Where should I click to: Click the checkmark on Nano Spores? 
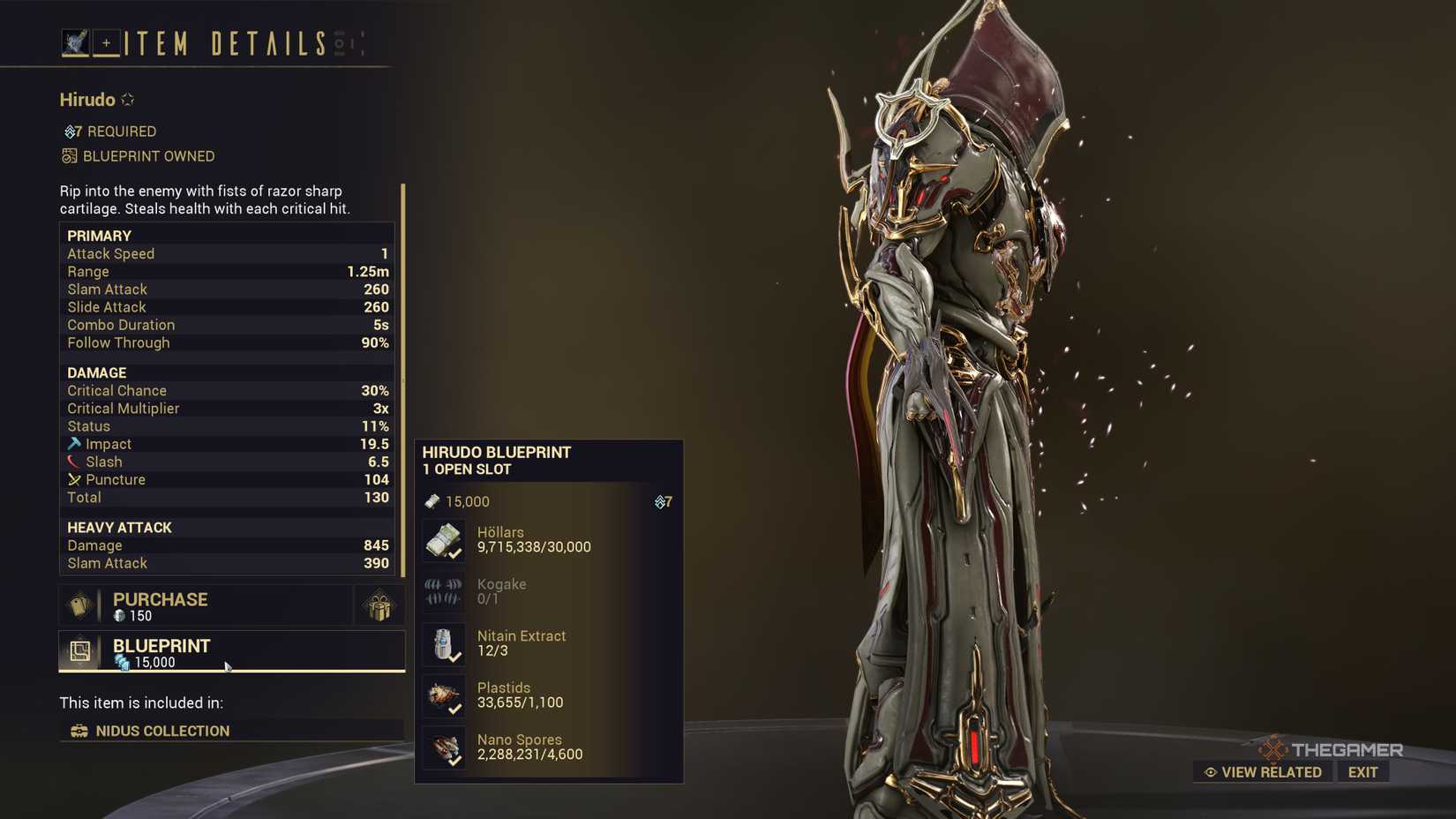click(x=455, y=760)
